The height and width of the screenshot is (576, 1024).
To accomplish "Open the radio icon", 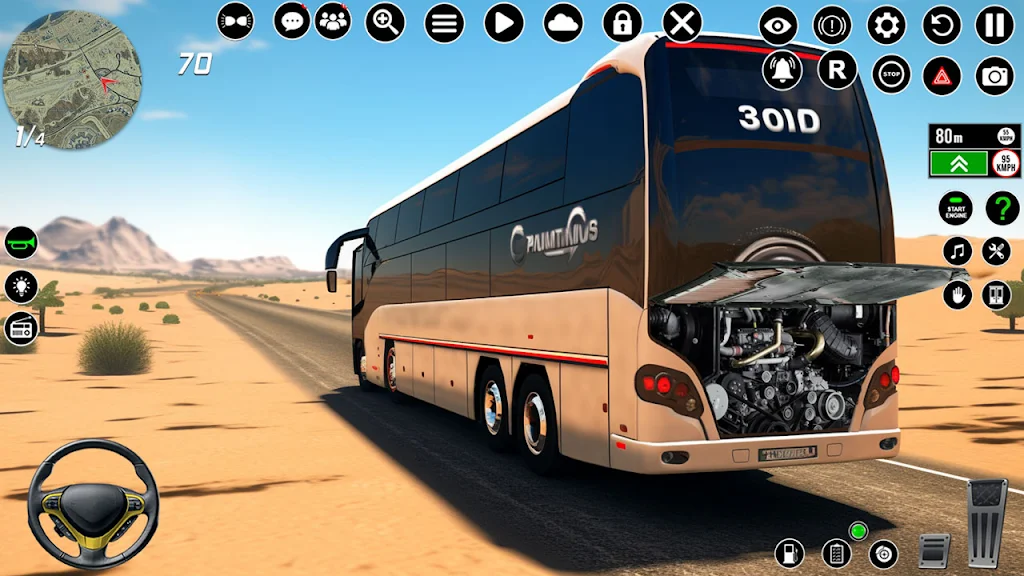I will tap(21, 328).
